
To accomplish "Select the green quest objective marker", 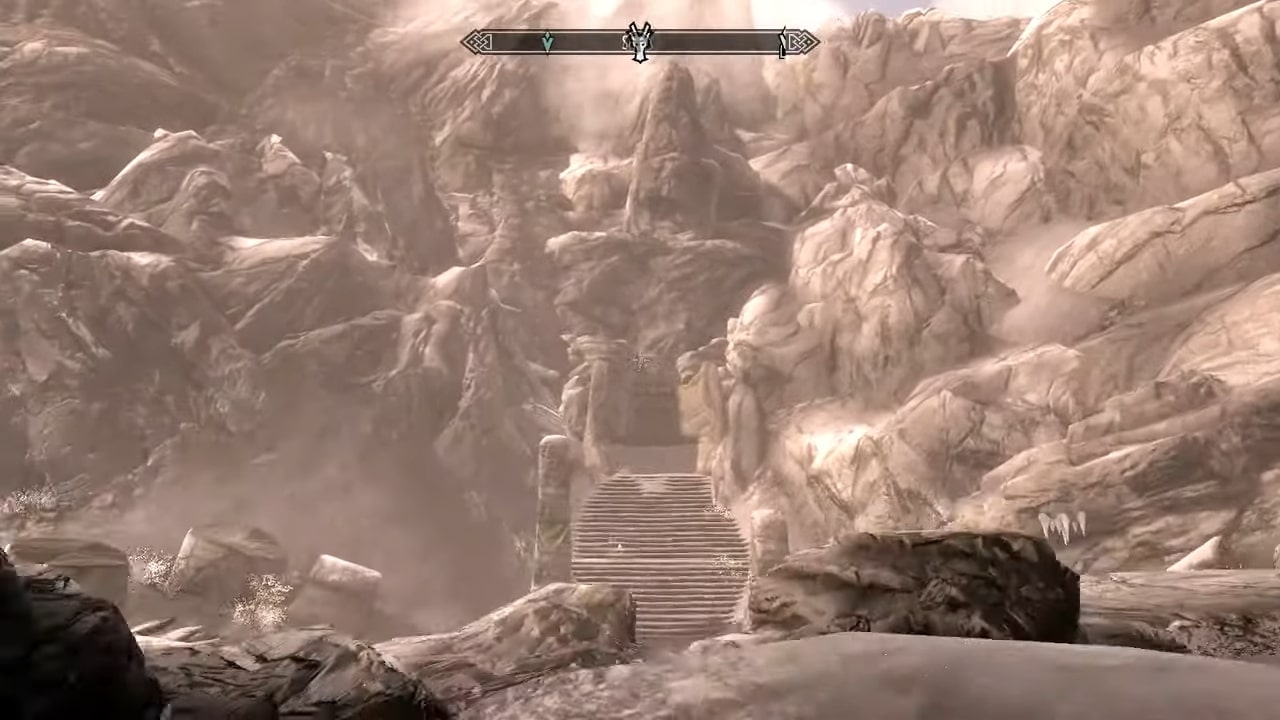I will tap(547, 42).
